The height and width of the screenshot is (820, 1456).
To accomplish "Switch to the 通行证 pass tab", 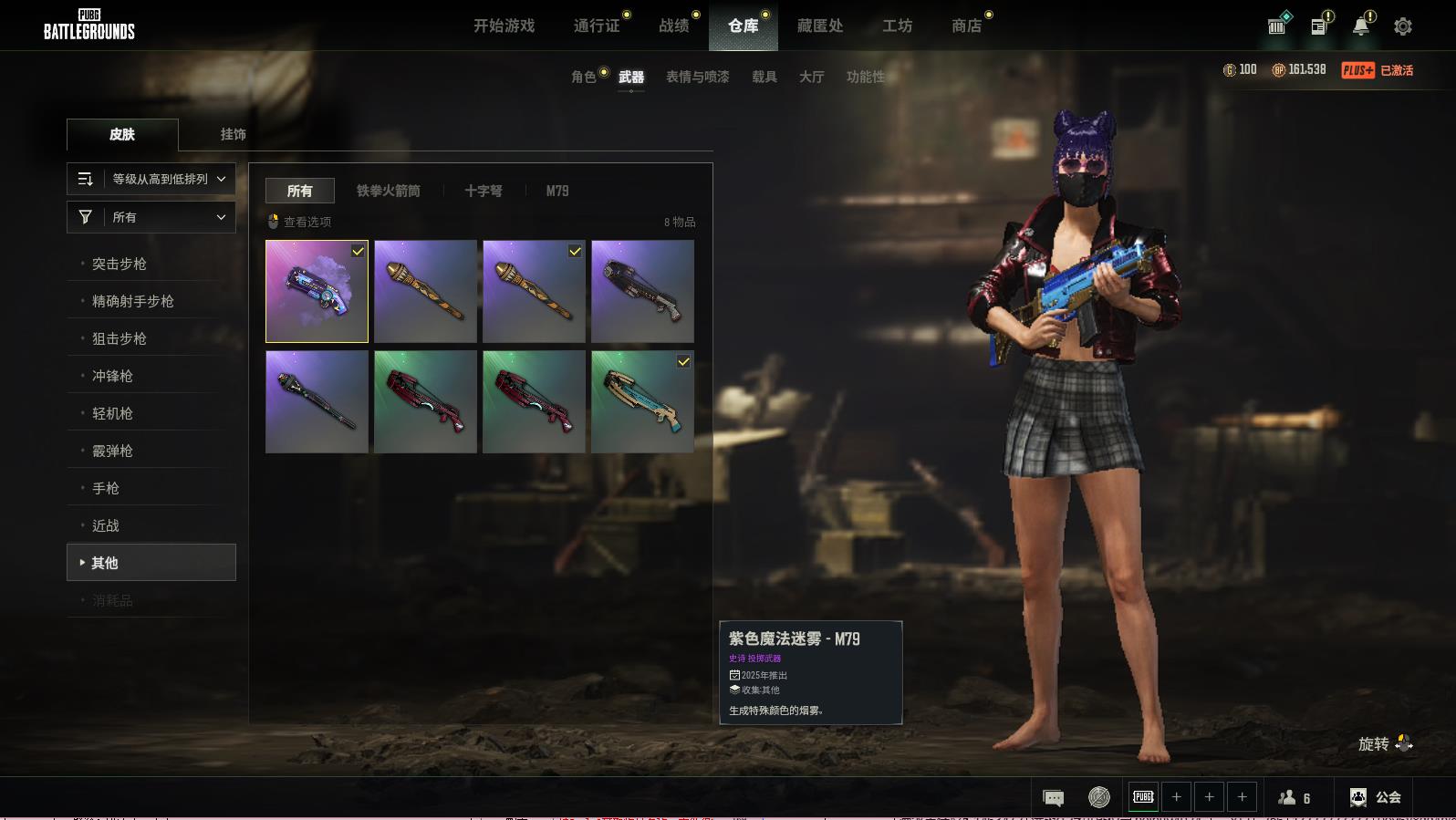I will (x=597, y=26).
